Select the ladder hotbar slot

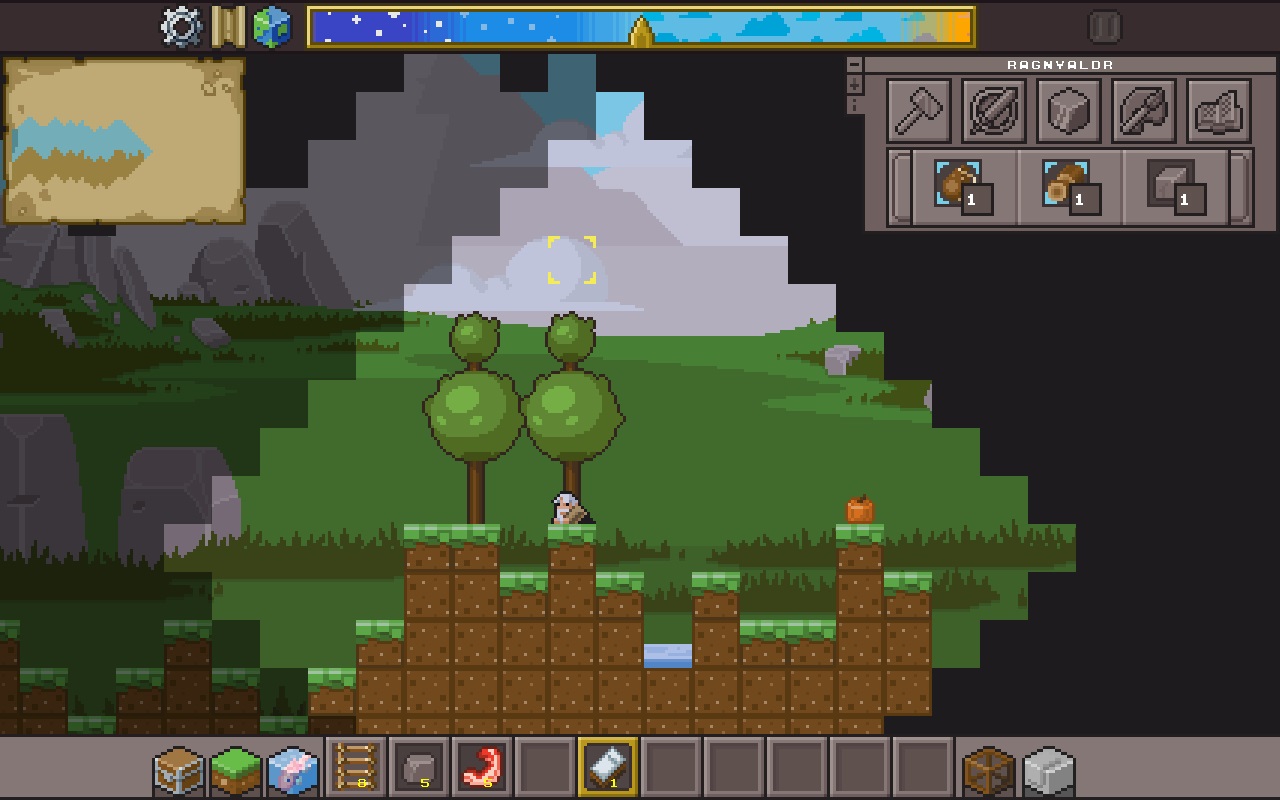point(356,768)
